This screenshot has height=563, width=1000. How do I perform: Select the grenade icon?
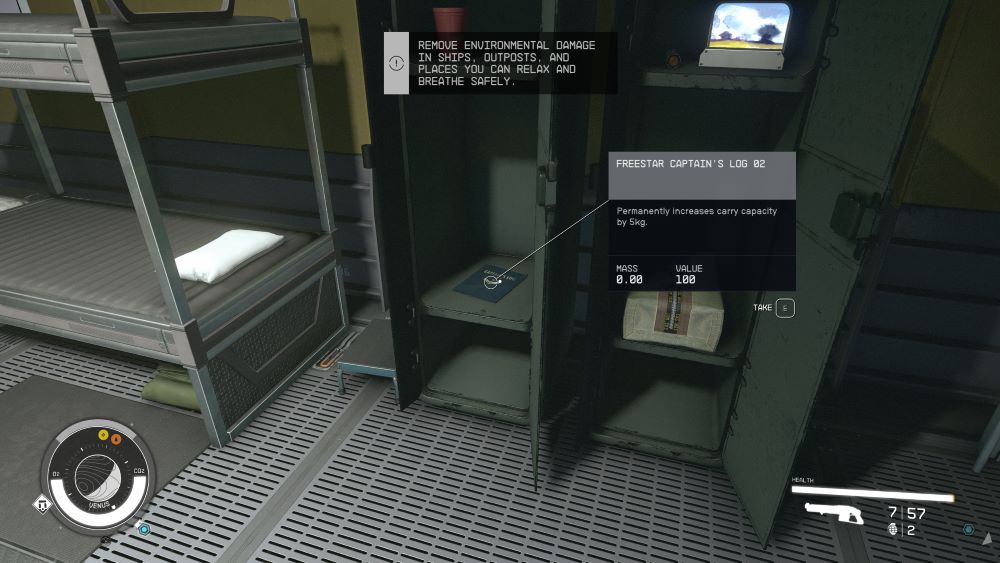tap(892, 530)
